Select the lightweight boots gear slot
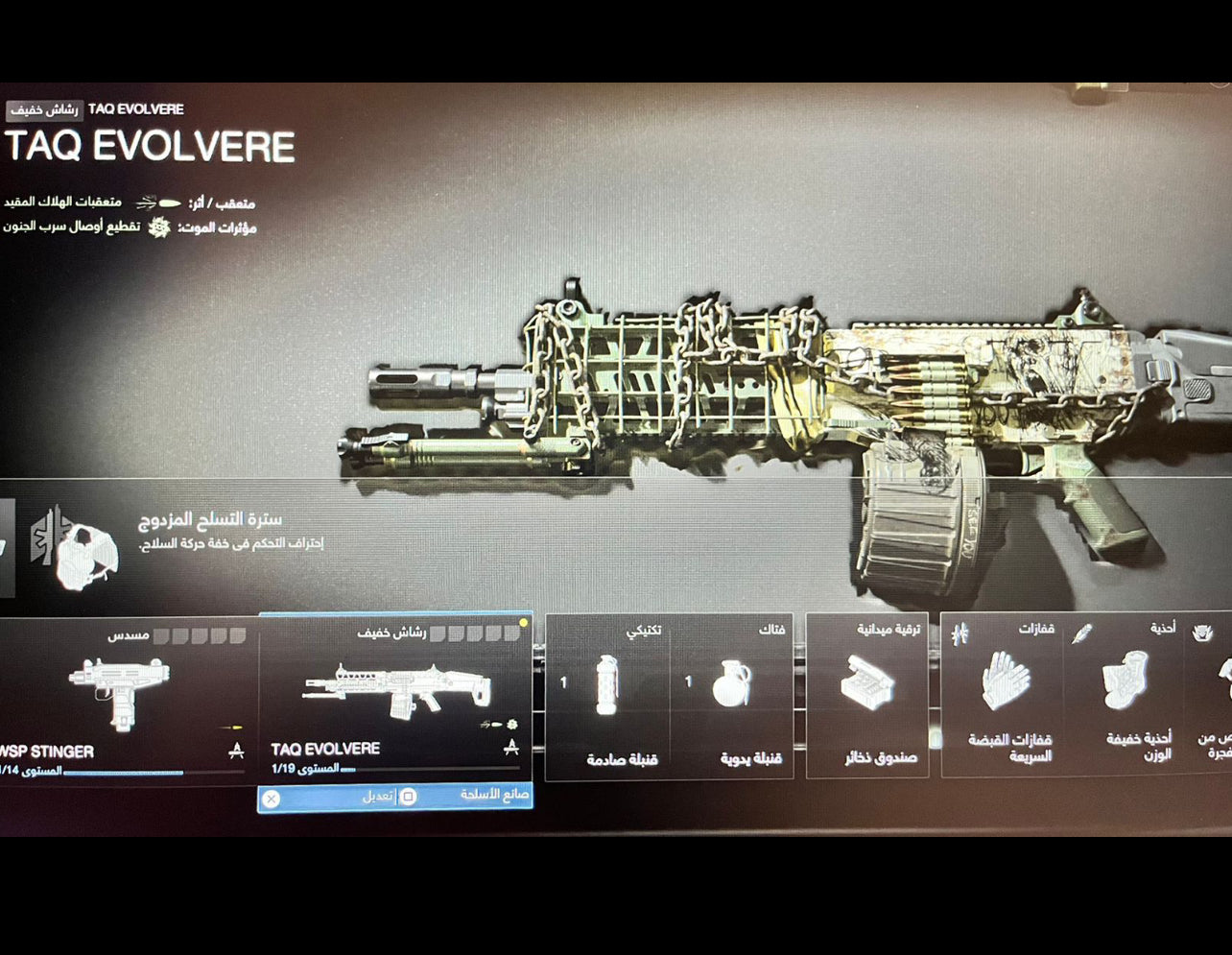The width and height of the screenshot is (1232, 955). click(x=1125, y=696)
